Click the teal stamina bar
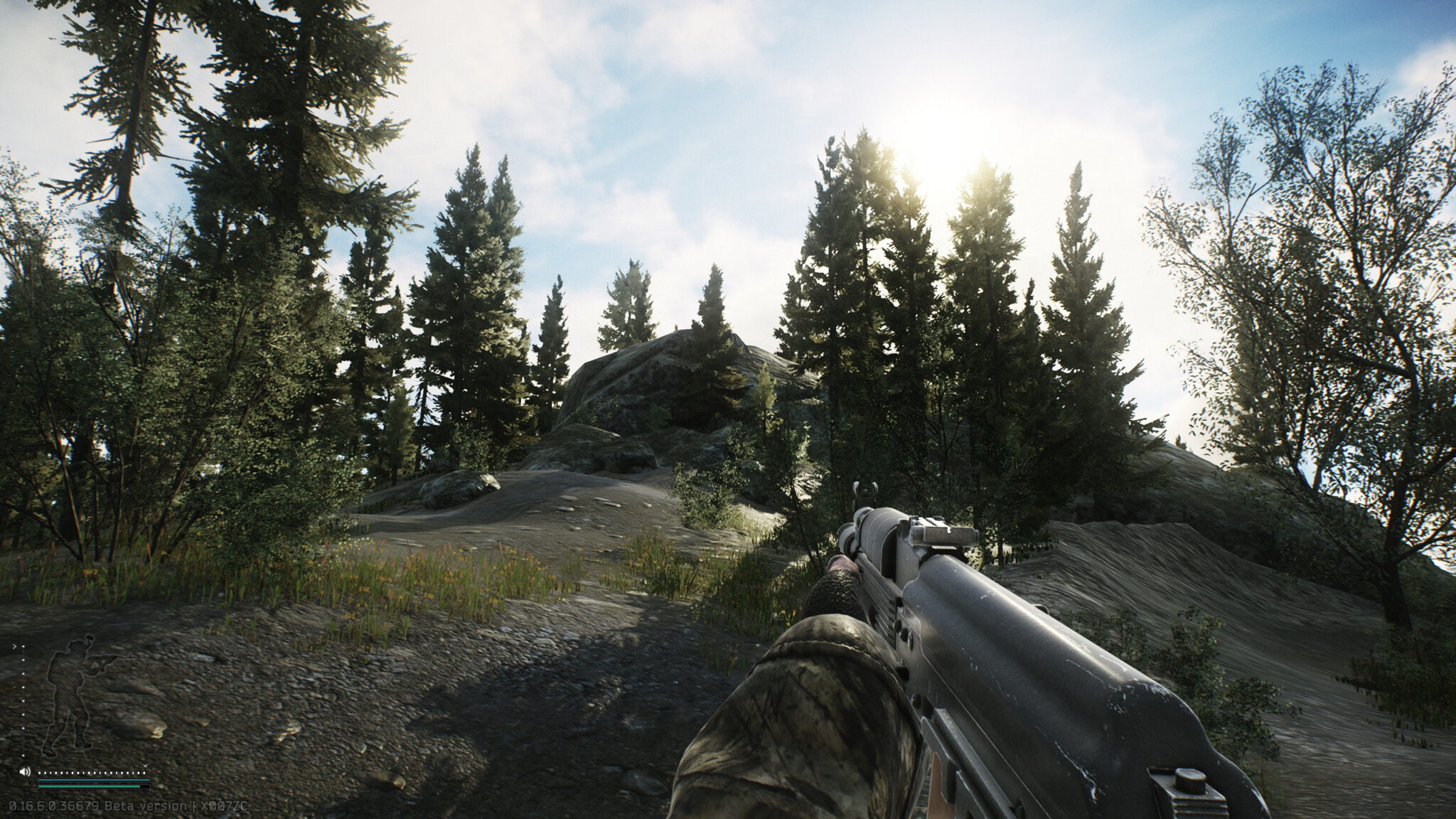 point(89,786)
